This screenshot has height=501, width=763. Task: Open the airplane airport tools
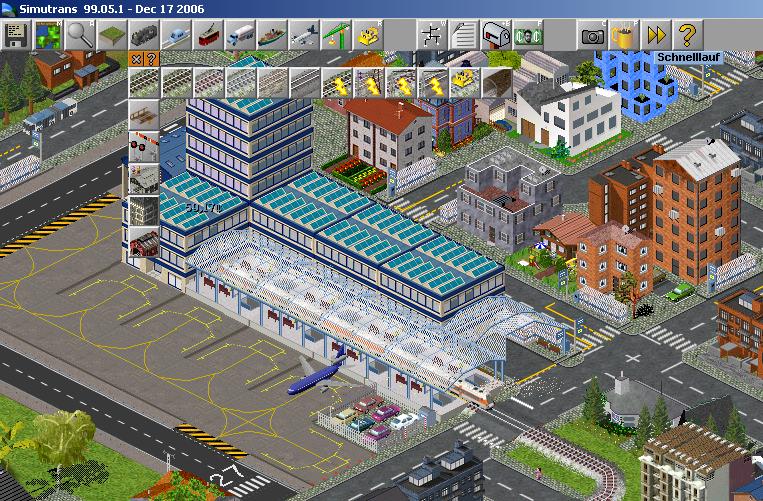click(304, 34)
